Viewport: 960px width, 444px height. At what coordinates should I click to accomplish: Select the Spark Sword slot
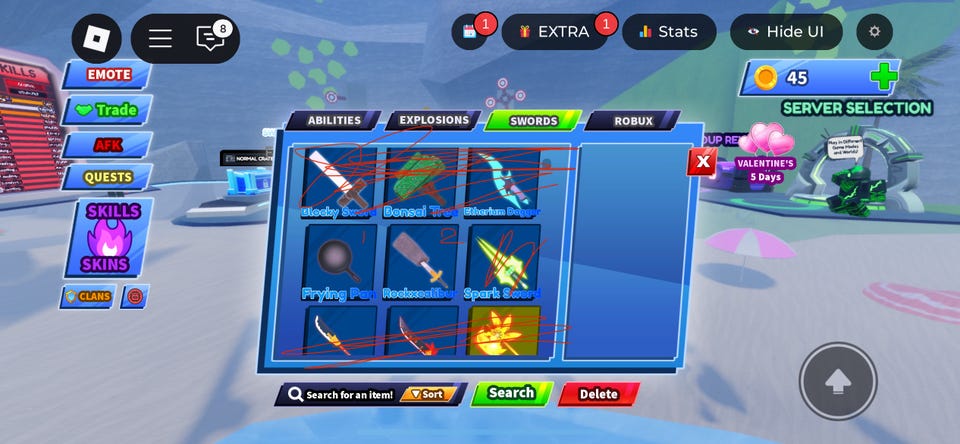[502, 260]
